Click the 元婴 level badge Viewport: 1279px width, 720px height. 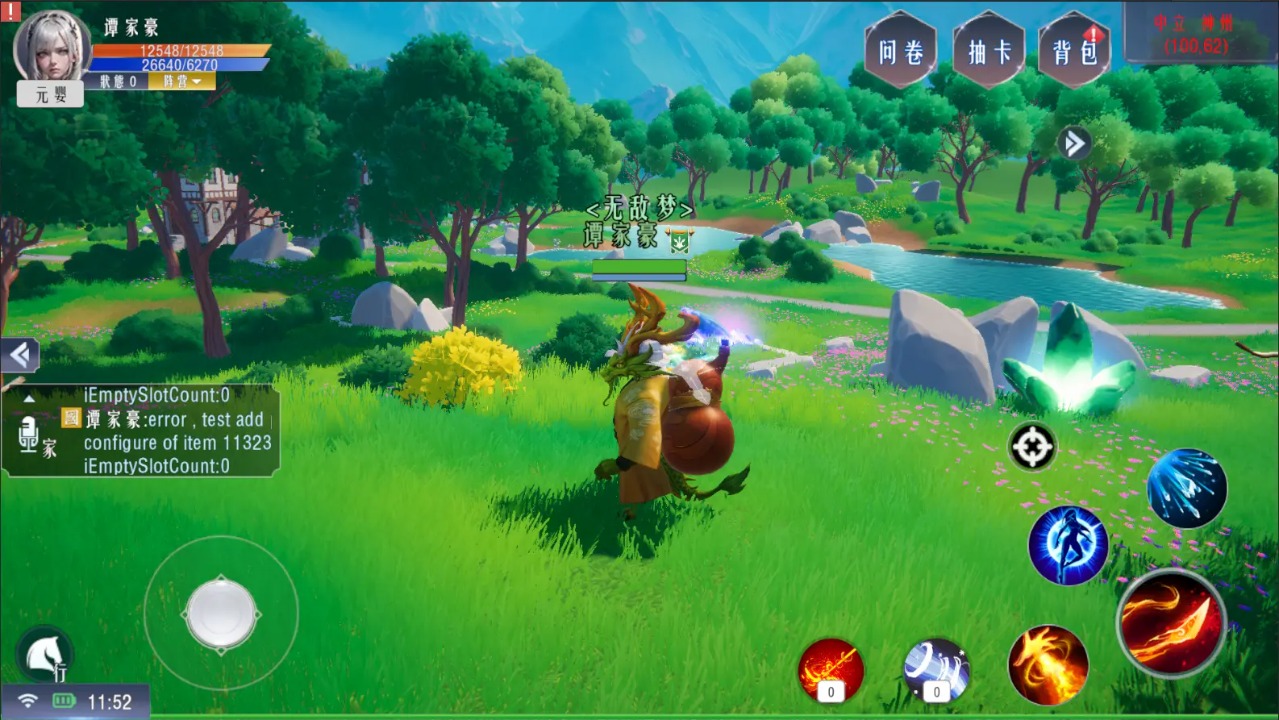click(x=50, y=94)
